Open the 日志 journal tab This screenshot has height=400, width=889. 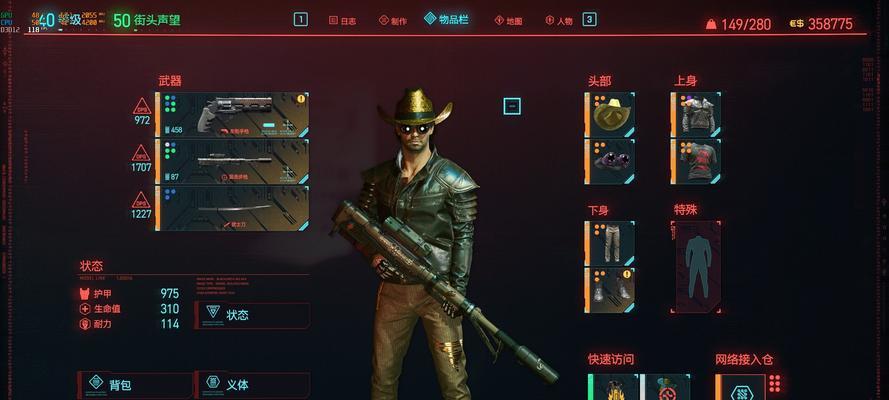click(341, 20)
